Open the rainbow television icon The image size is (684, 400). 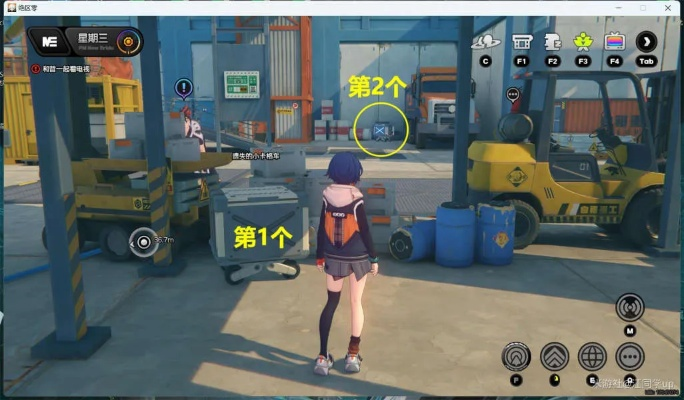pyautogui.click(x=615, y=42)
